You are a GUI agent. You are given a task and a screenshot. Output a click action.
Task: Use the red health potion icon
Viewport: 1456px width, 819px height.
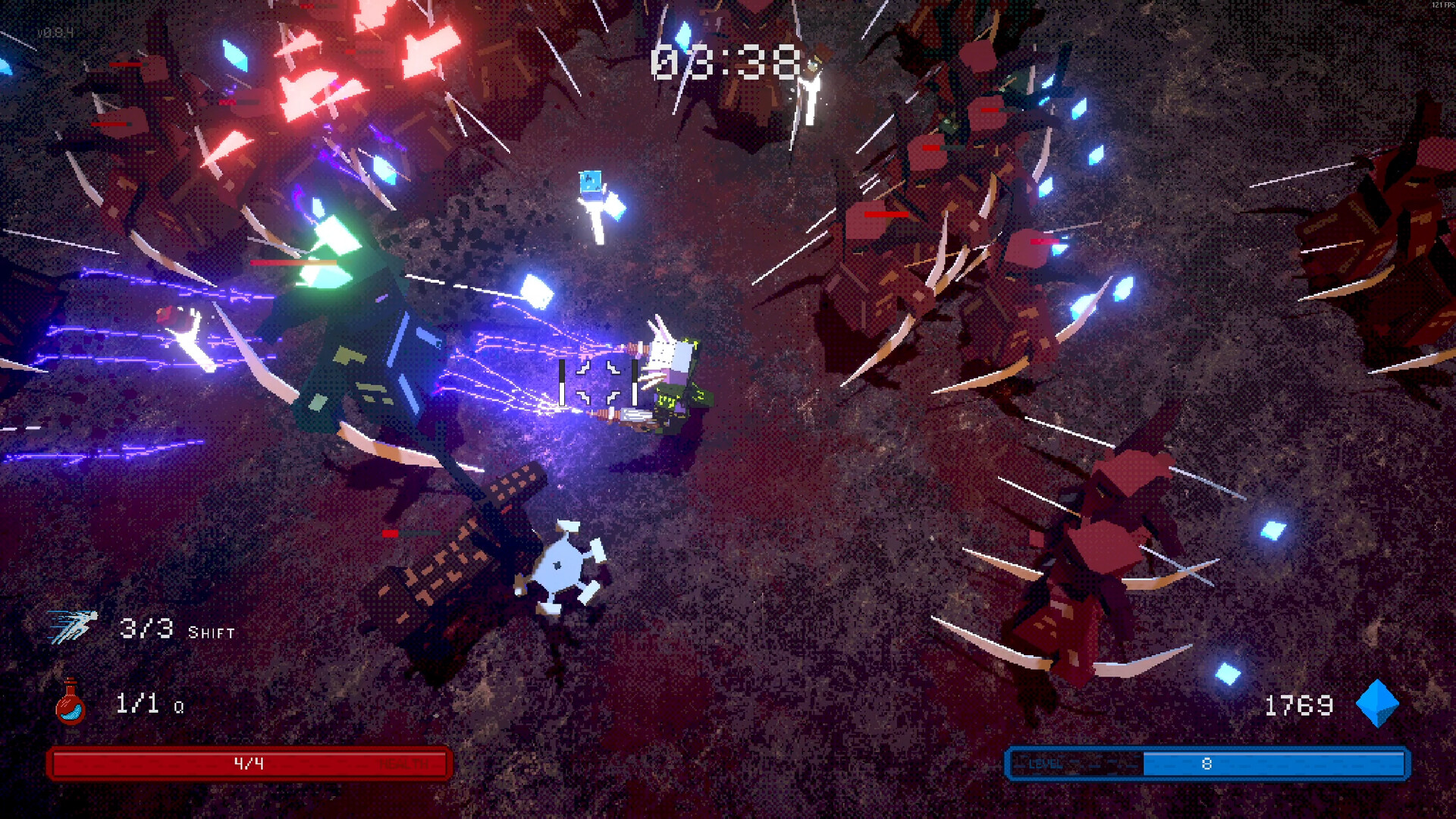click(71, 702)
